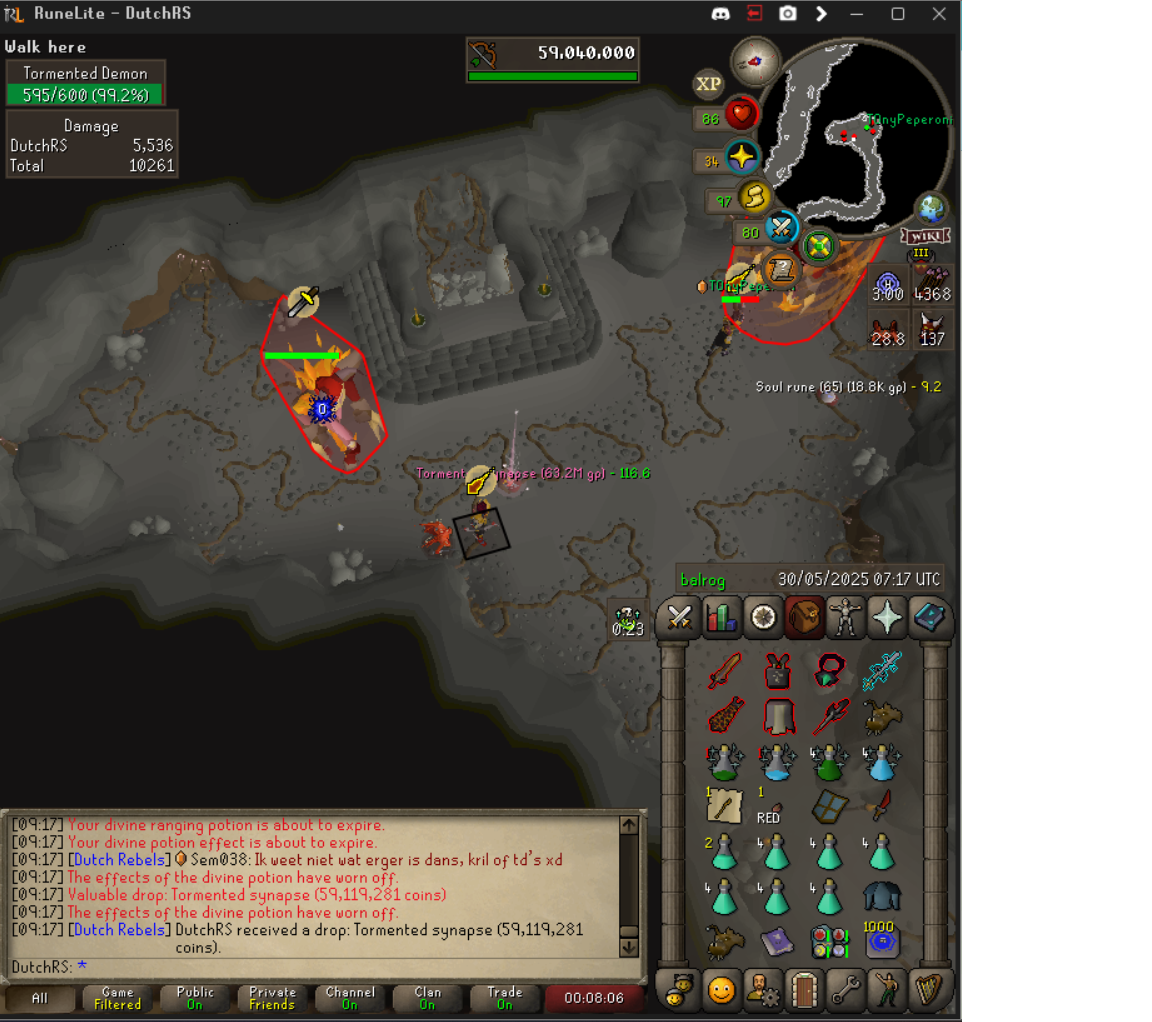This screenshot has height=1022, width=1152.
Task: Use the special attack orb
Action: click(x=780, y=229)
